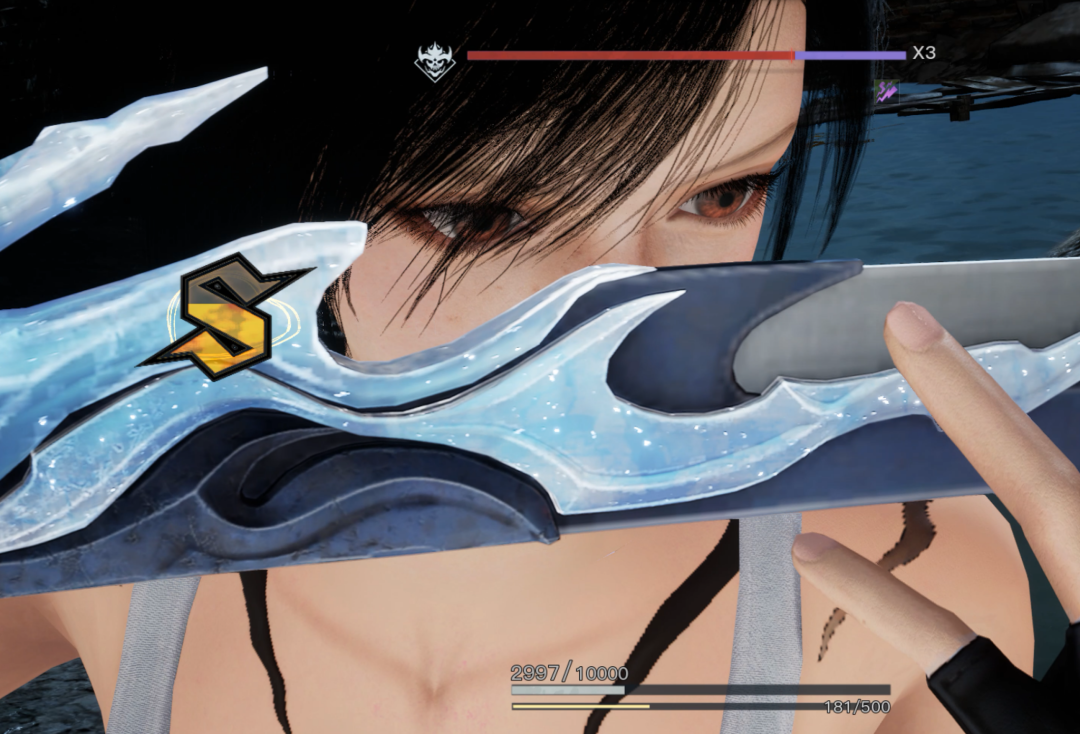1080x734 pixels.
Task: Click the boss skull emblem icon
Action: [x=435, y=62]
